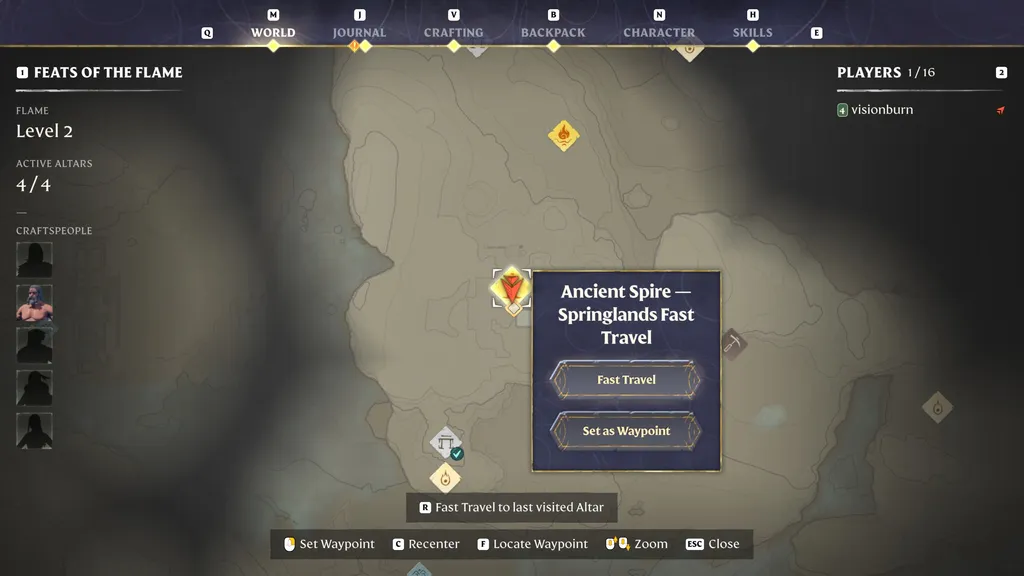Show the Backpack tab
This screenshot has height=576, width=1024.
553,33
